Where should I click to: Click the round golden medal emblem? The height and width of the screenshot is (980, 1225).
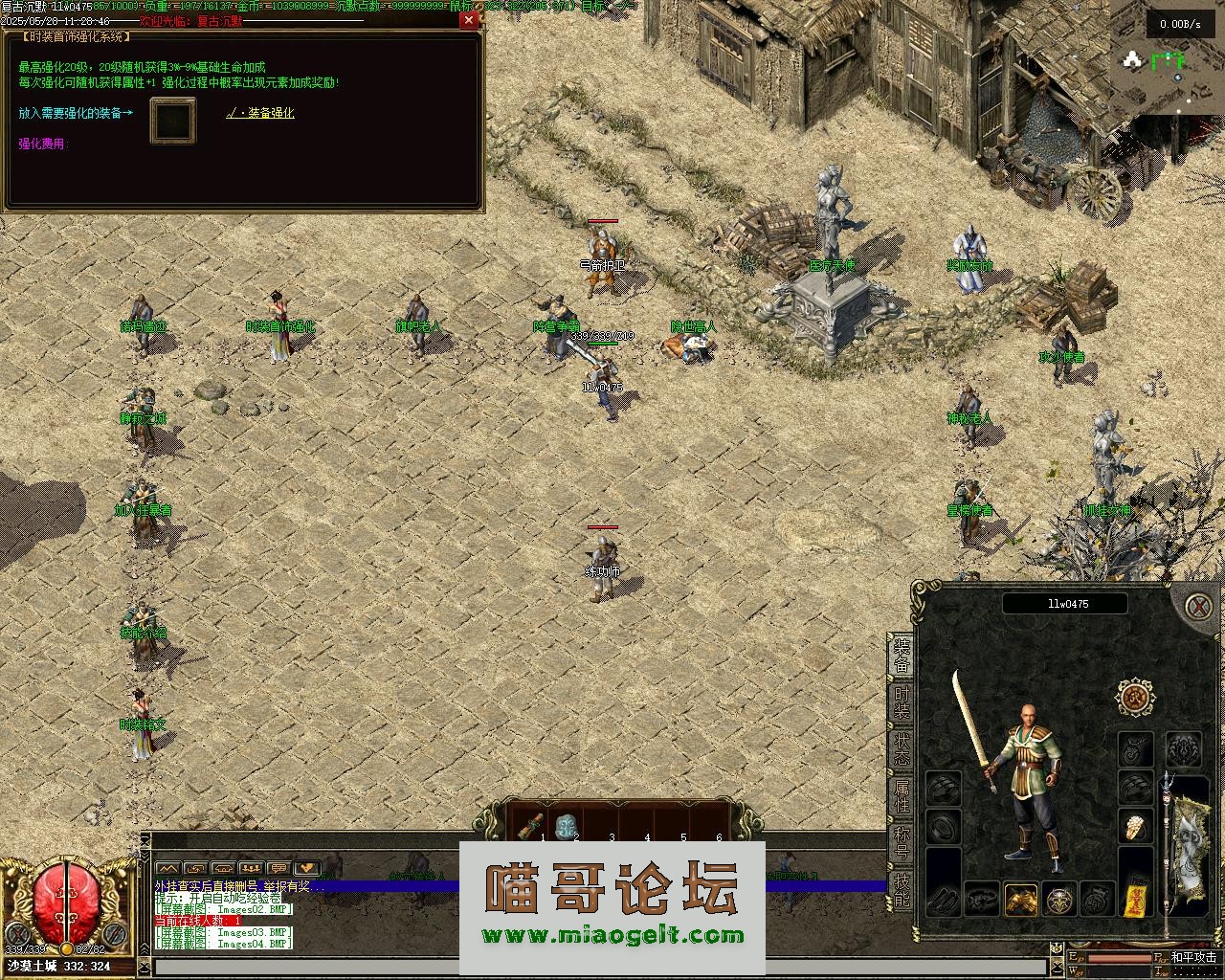click(1136, 698)
